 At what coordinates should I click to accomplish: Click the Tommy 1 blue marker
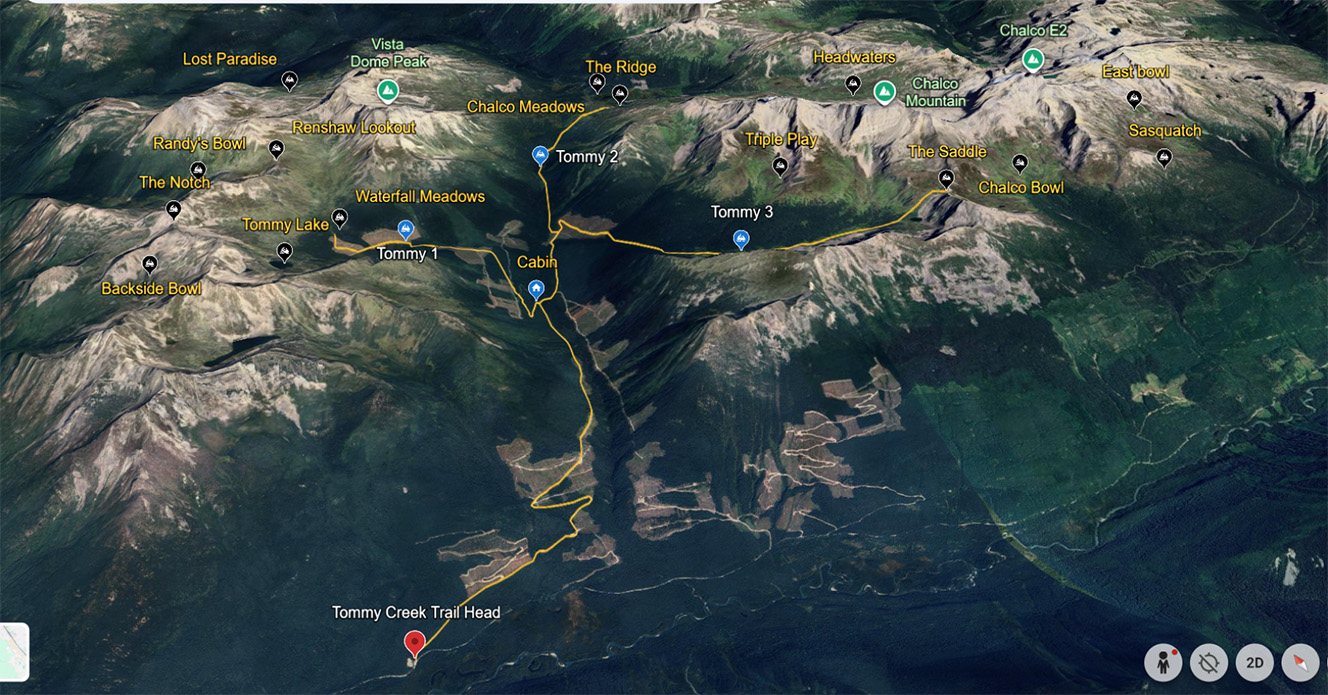[x=406, y=229]
